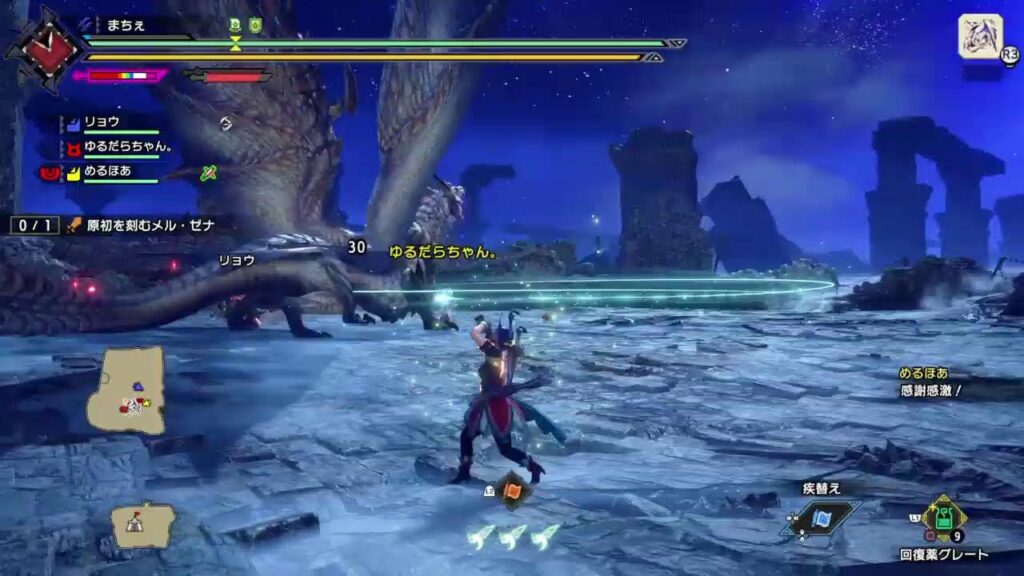Screen dimensions: 1024x576
Task: Click the 疾替え scroll swap icon
Action: (x=822, y=518)
